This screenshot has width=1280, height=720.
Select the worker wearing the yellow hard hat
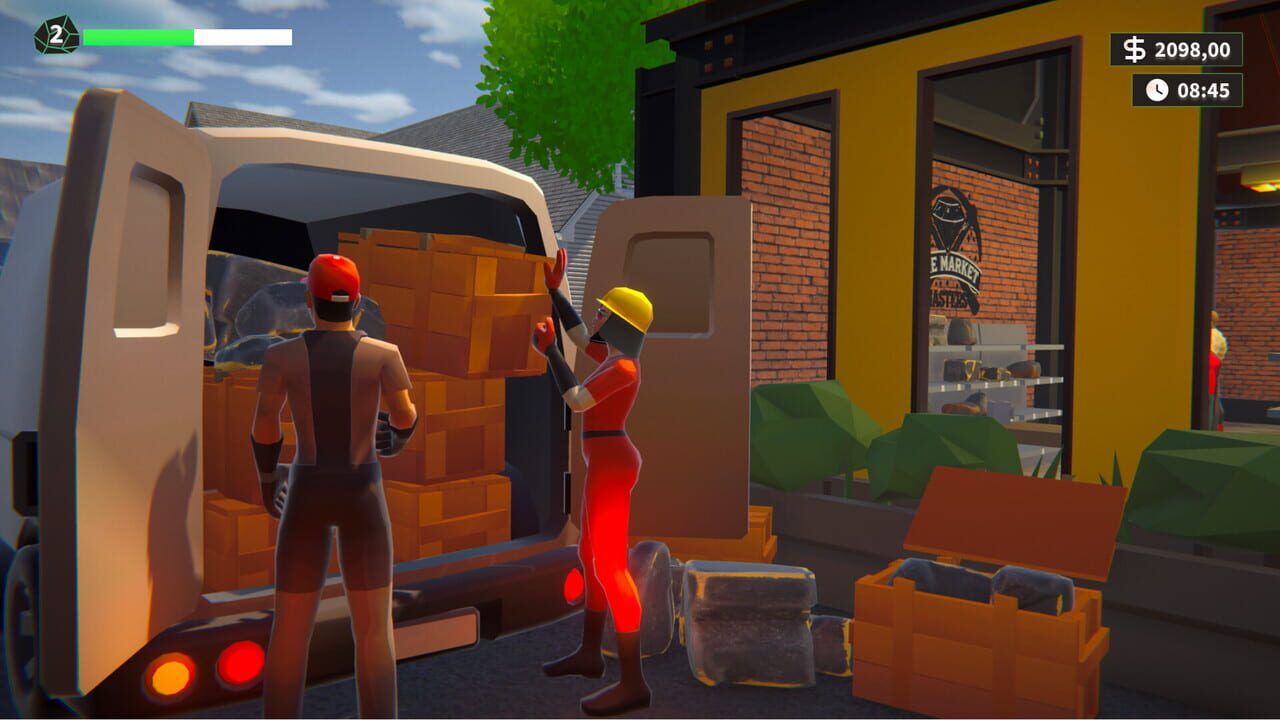click(615, 420)
